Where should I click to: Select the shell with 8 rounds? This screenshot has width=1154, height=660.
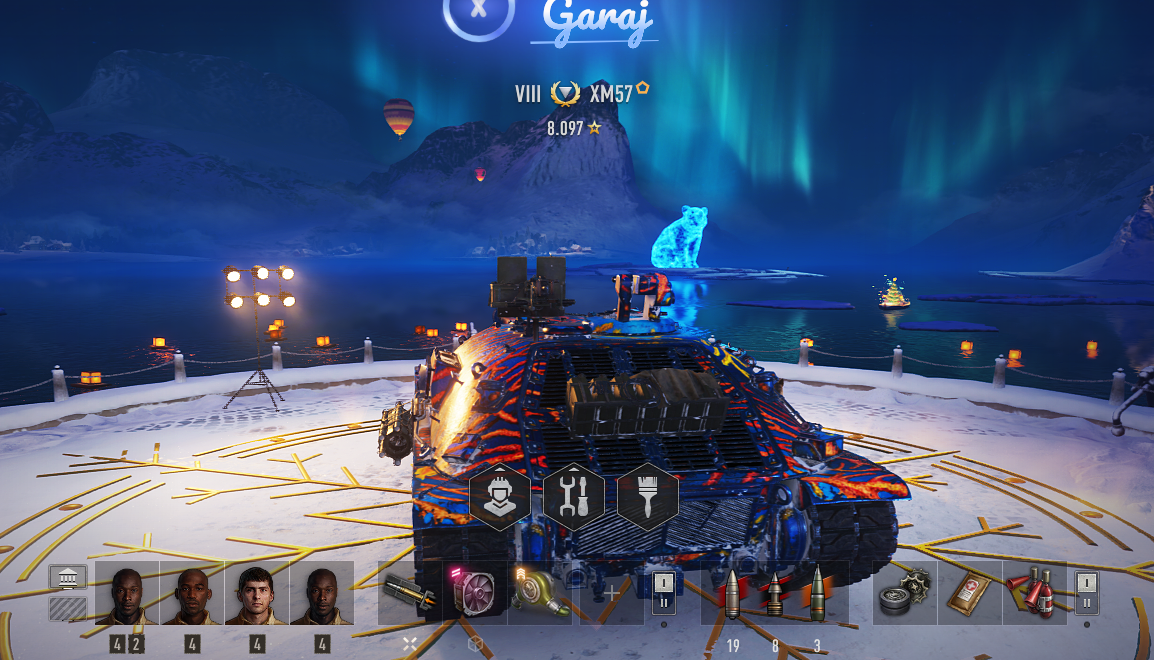774,593
